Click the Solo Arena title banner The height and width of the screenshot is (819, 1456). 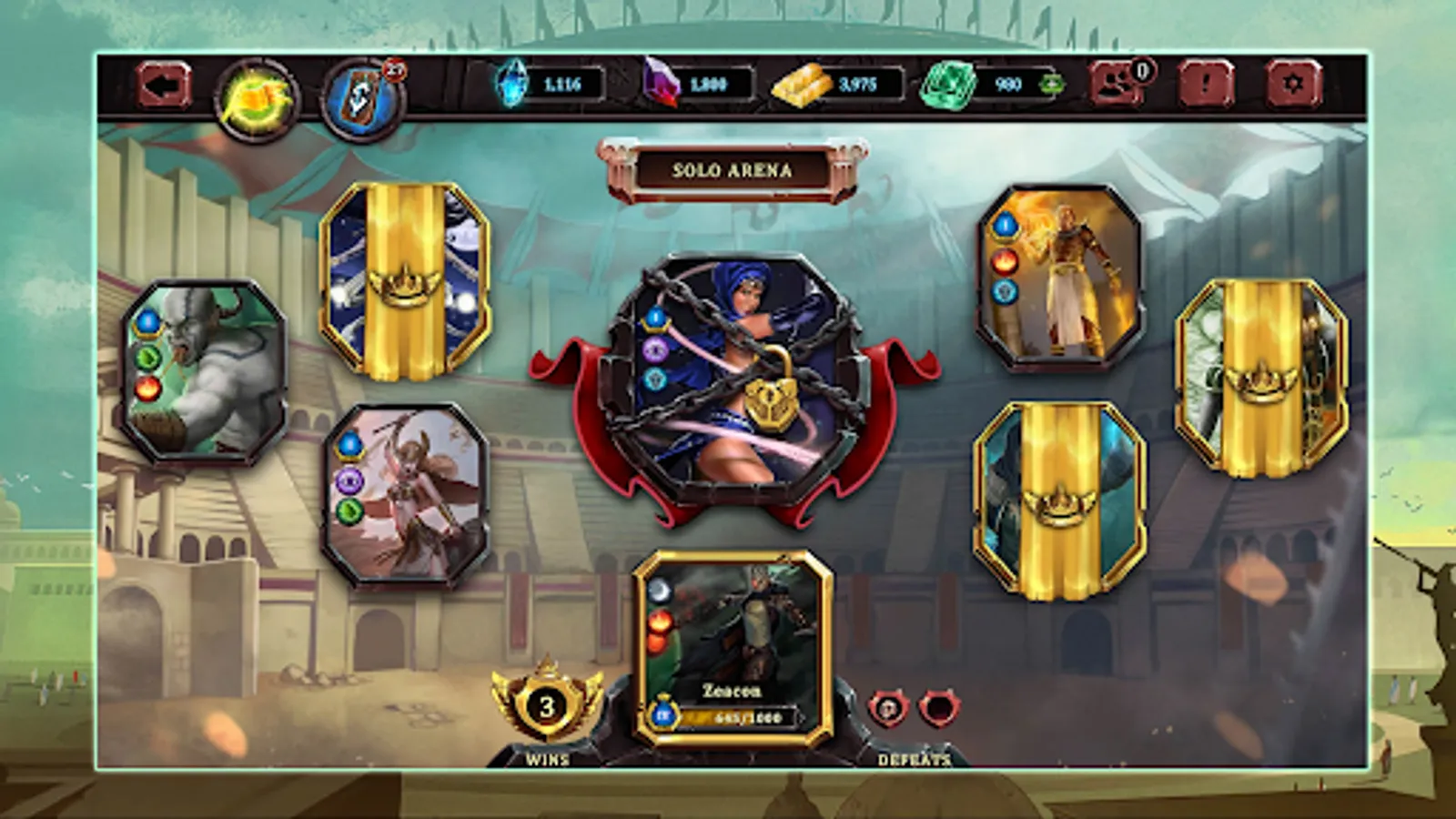click(x=733, y=168)
